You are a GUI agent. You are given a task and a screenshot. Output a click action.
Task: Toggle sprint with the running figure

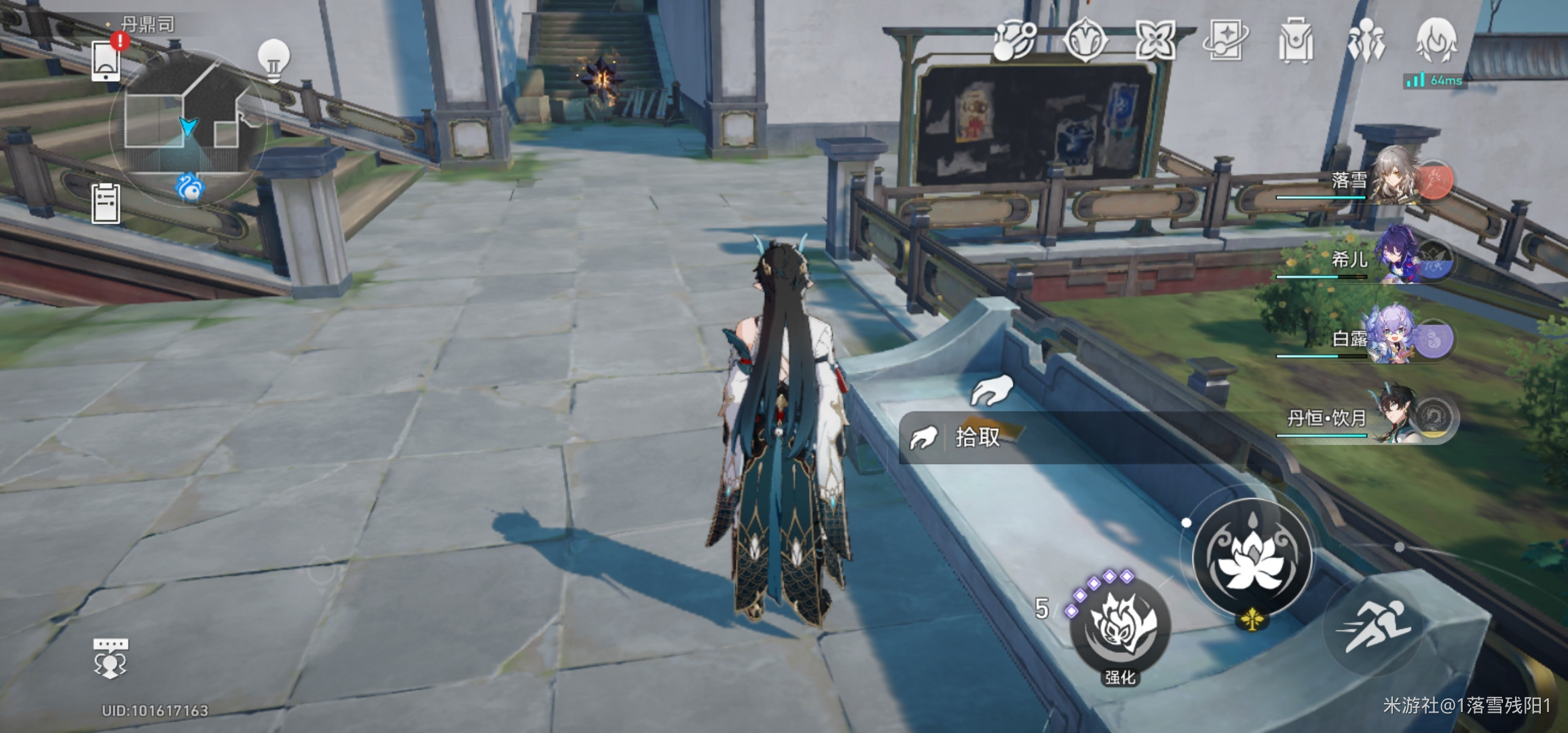(x=1374, y=626)
